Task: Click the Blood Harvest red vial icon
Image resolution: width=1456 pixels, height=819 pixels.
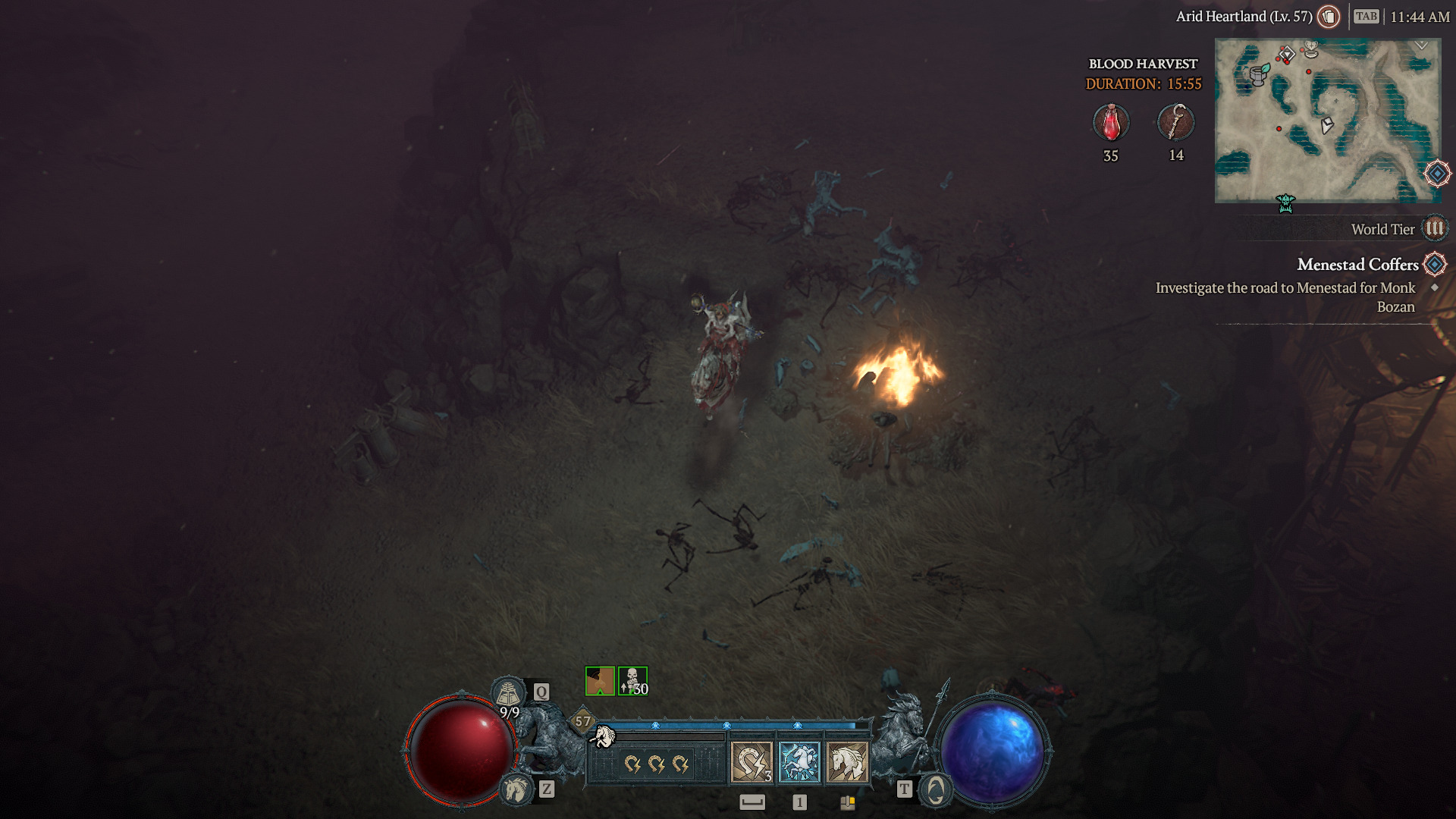Action: pyautogui.click(x=1111, y=123)
